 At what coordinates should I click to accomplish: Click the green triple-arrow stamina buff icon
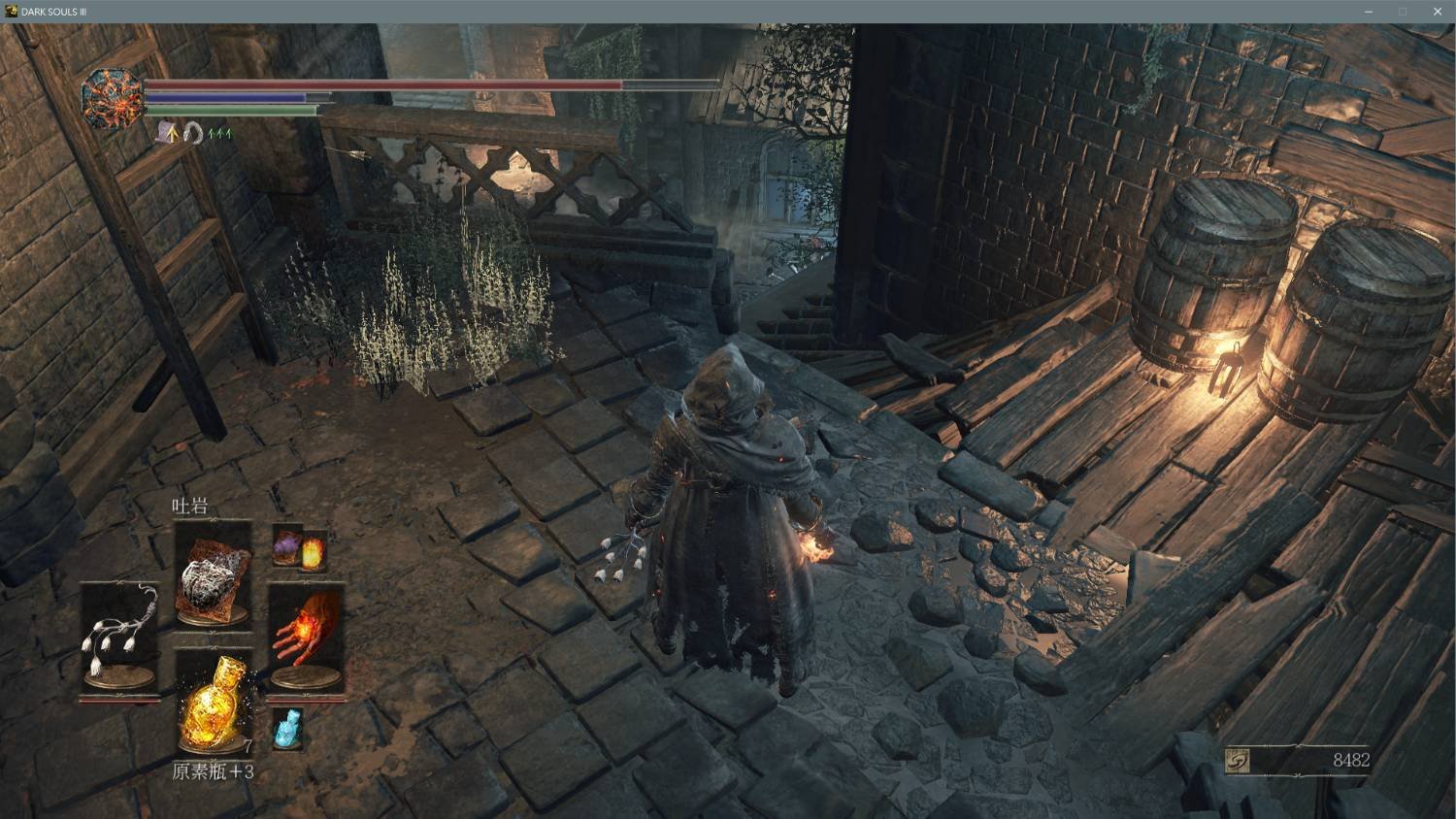[x=219, y=133]
